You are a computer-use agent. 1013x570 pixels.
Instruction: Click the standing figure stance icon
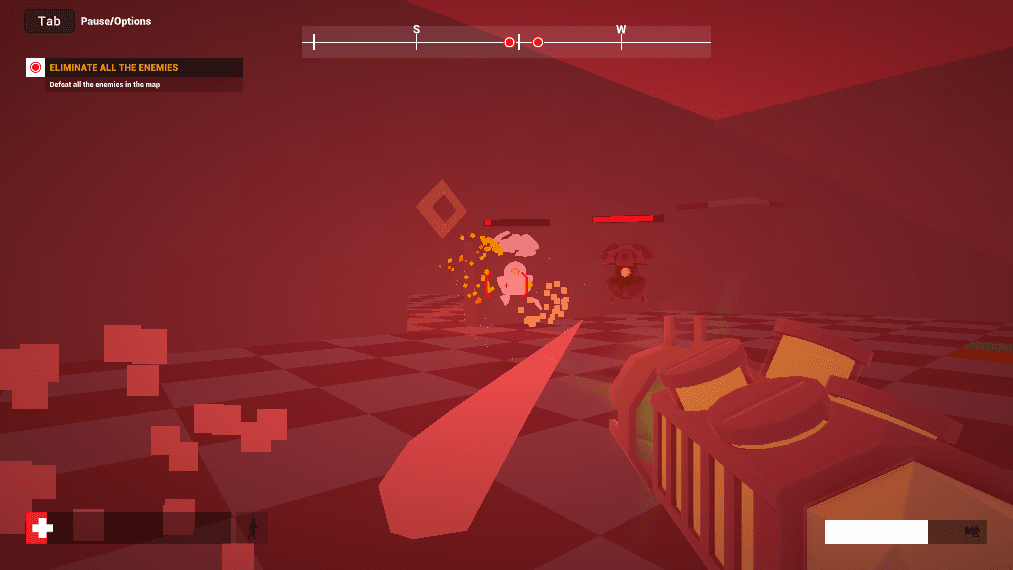(252, 528)
